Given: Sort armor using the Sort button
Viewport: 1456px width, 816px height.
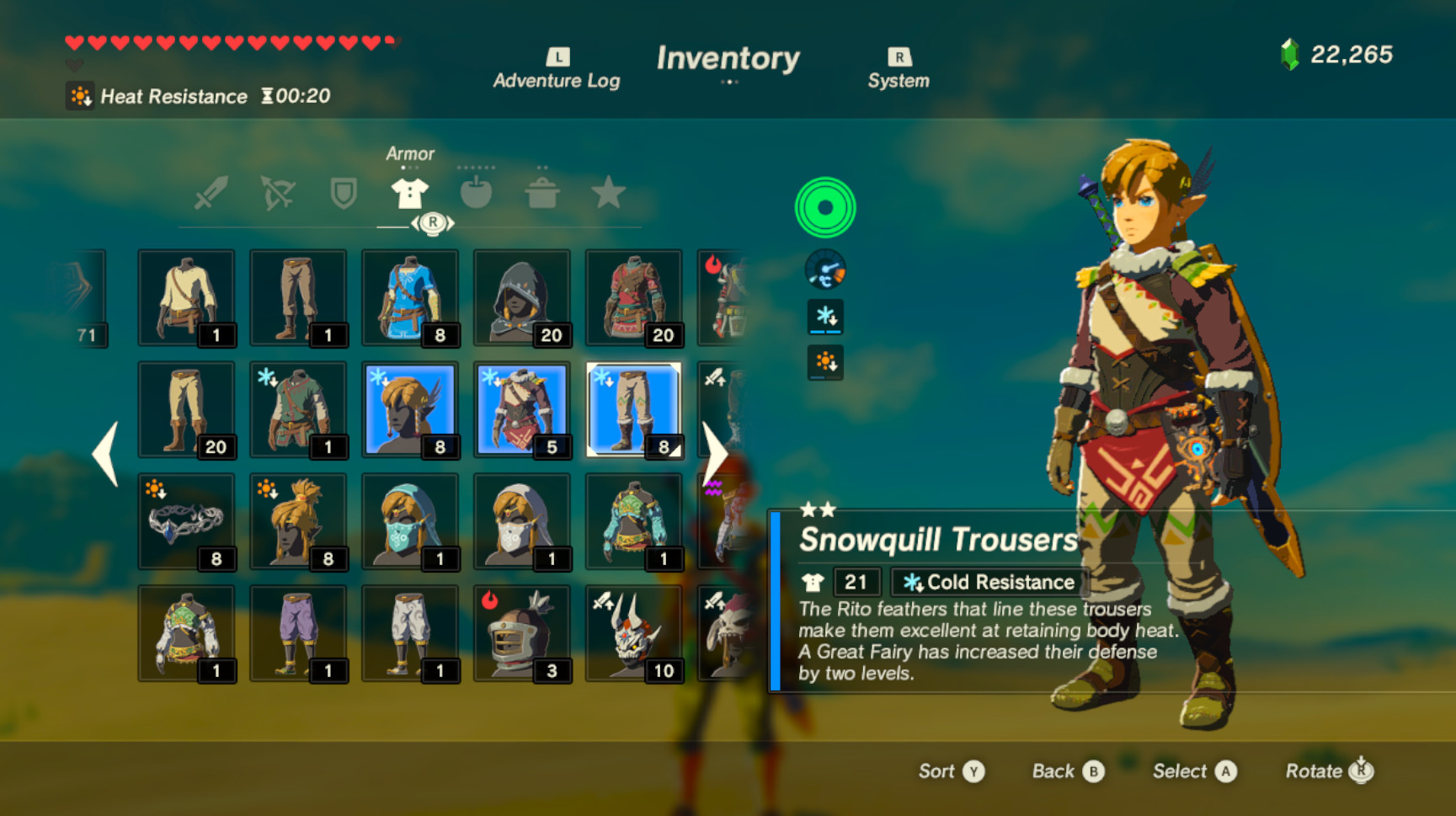Looking at the screenshot, I should 952,771.
